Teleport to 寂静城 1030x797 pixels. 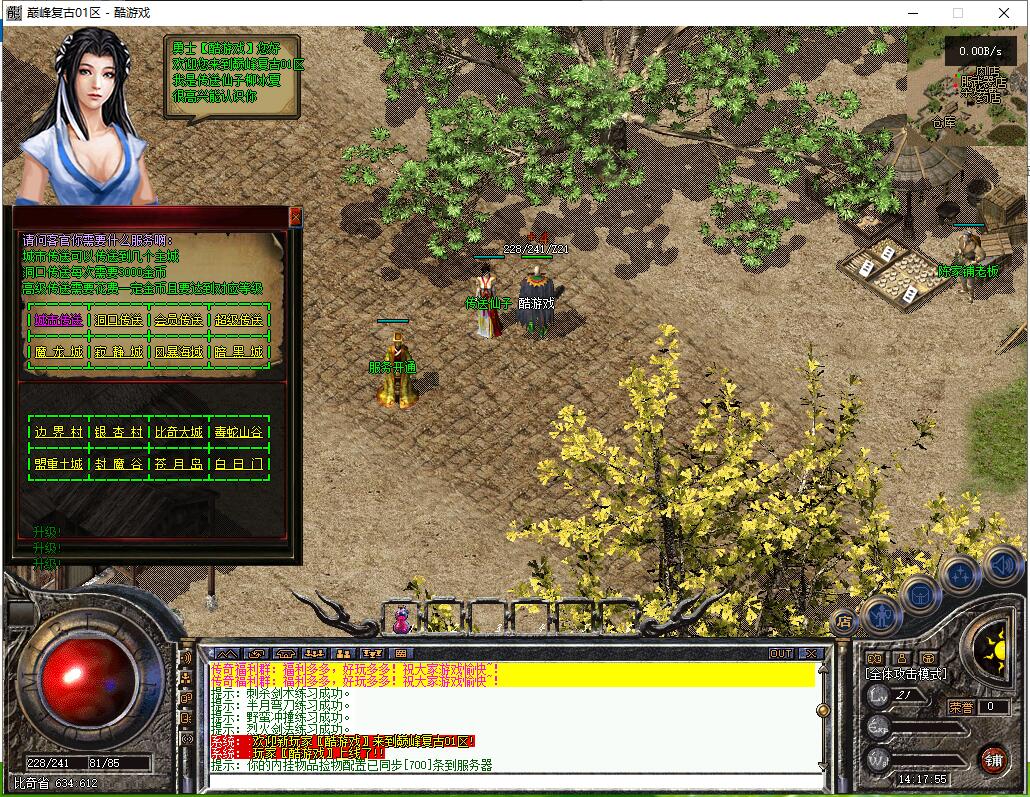[x=120, y=352]
